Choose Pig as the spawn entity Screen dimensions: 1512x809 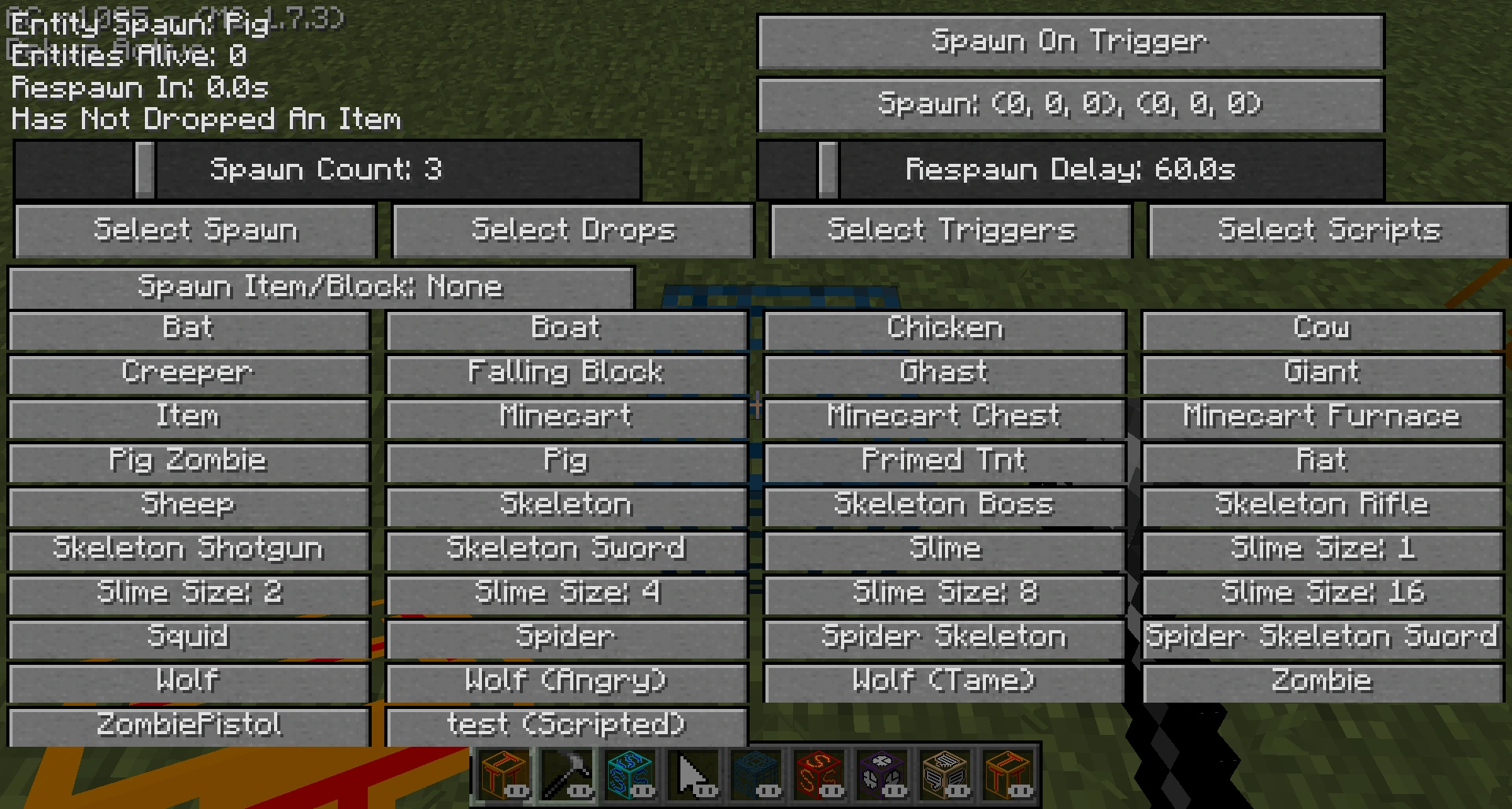(x=564, y=462)
